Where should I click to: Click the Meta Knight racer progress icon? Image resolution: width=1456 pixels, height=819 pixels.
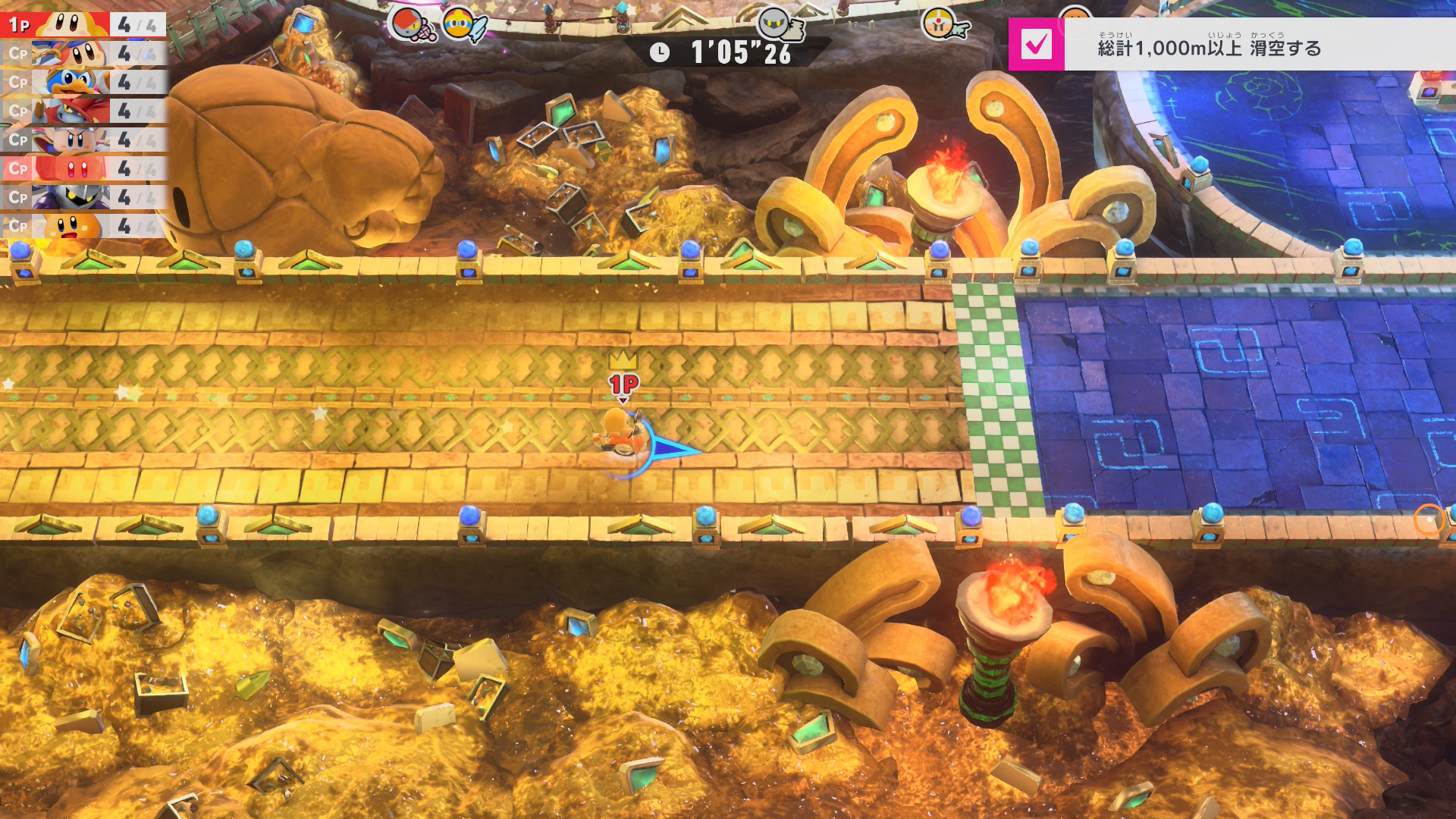(775, 24)
